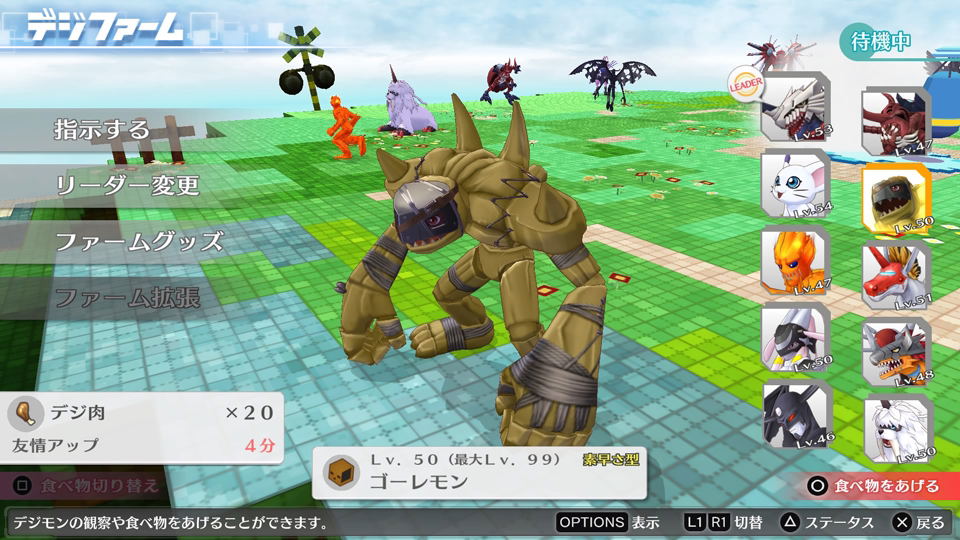Select the 指示する menu entry
The width and height of the screenshot is (960, 540).
[101, 130]
